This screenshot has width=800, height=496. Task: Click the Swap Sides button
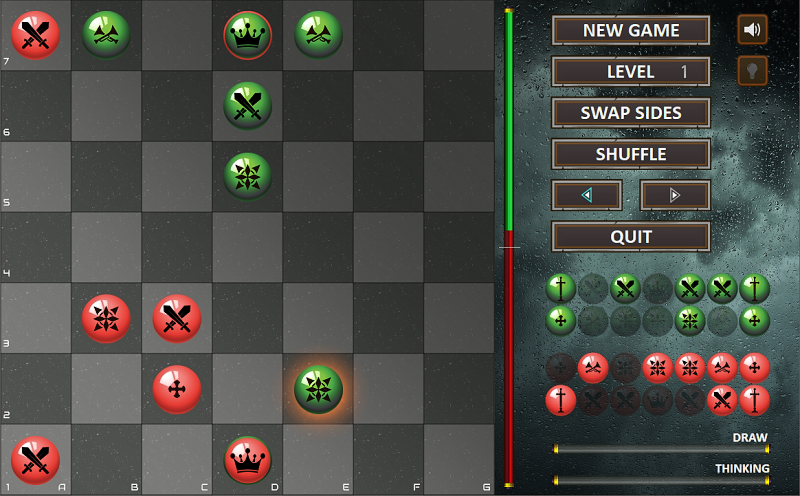(x=631, y=113)
